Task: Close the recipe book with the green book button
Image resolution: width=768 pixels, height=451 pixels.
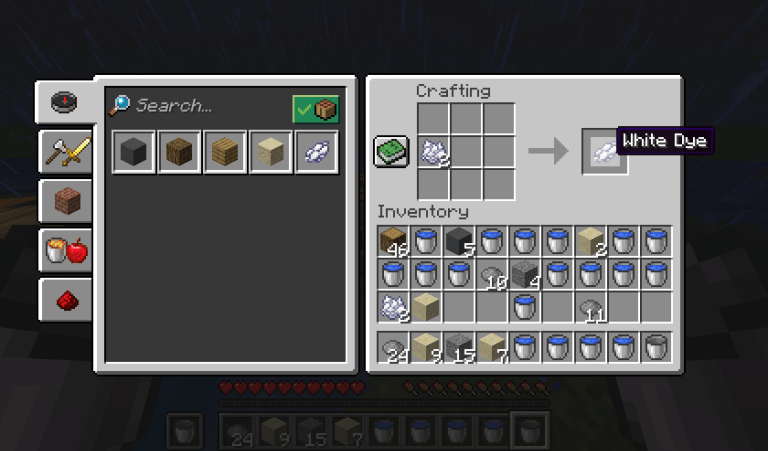Action: click(391, 152)
